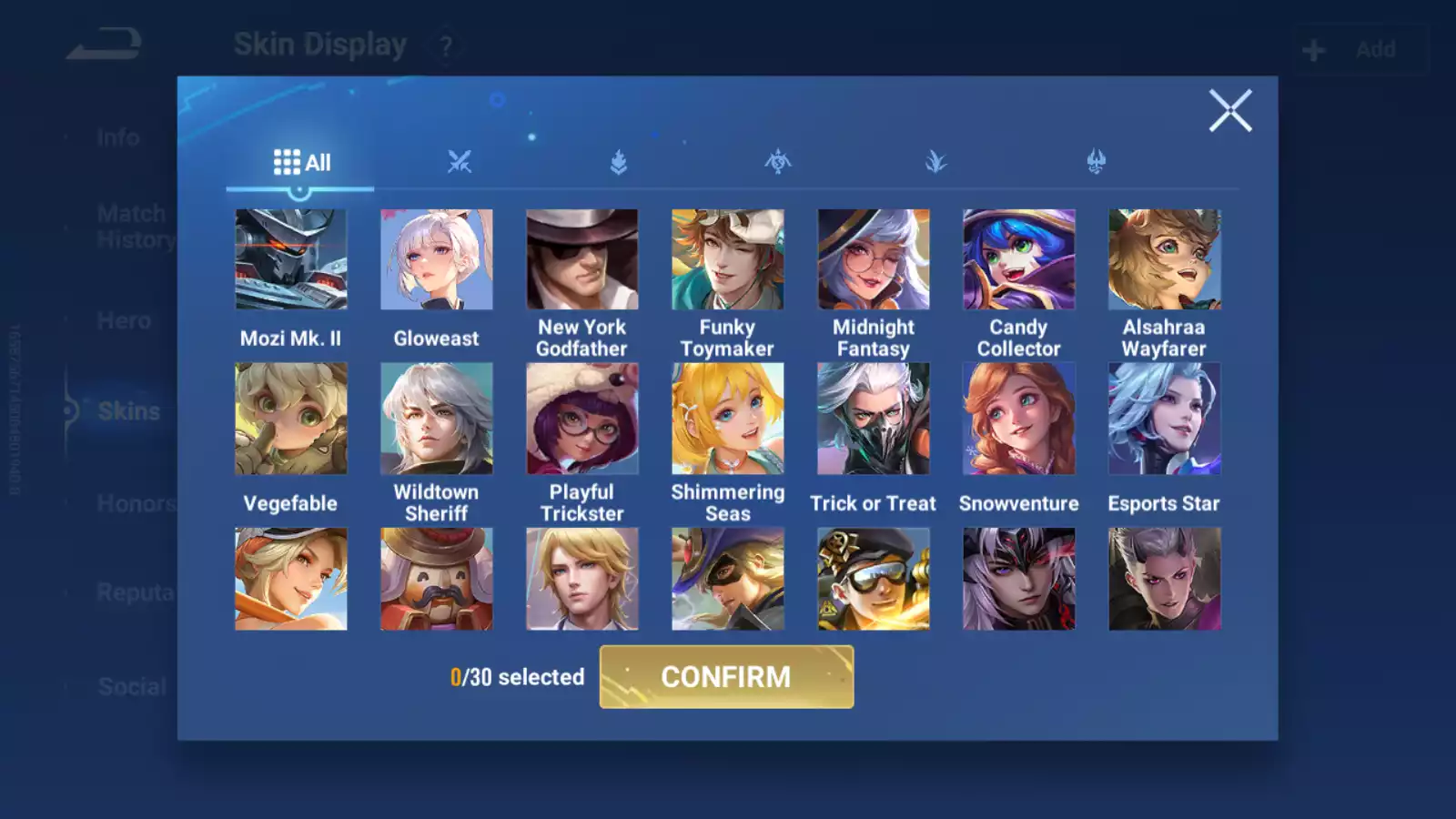Select the chevron badge class filter

coord(618,161)
